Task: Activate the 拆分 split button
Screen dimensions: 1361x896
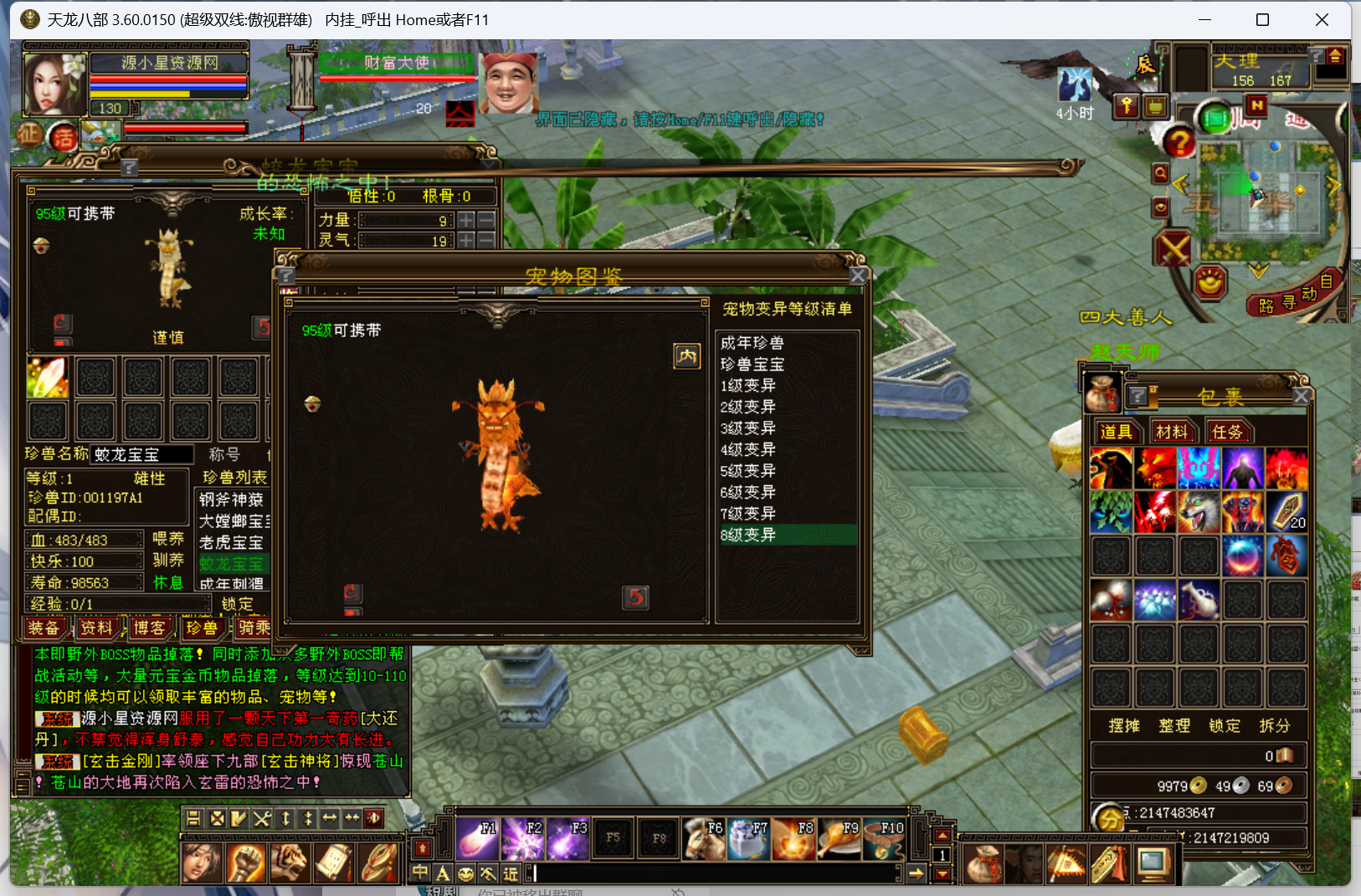Action: (x=1274, y=725)
